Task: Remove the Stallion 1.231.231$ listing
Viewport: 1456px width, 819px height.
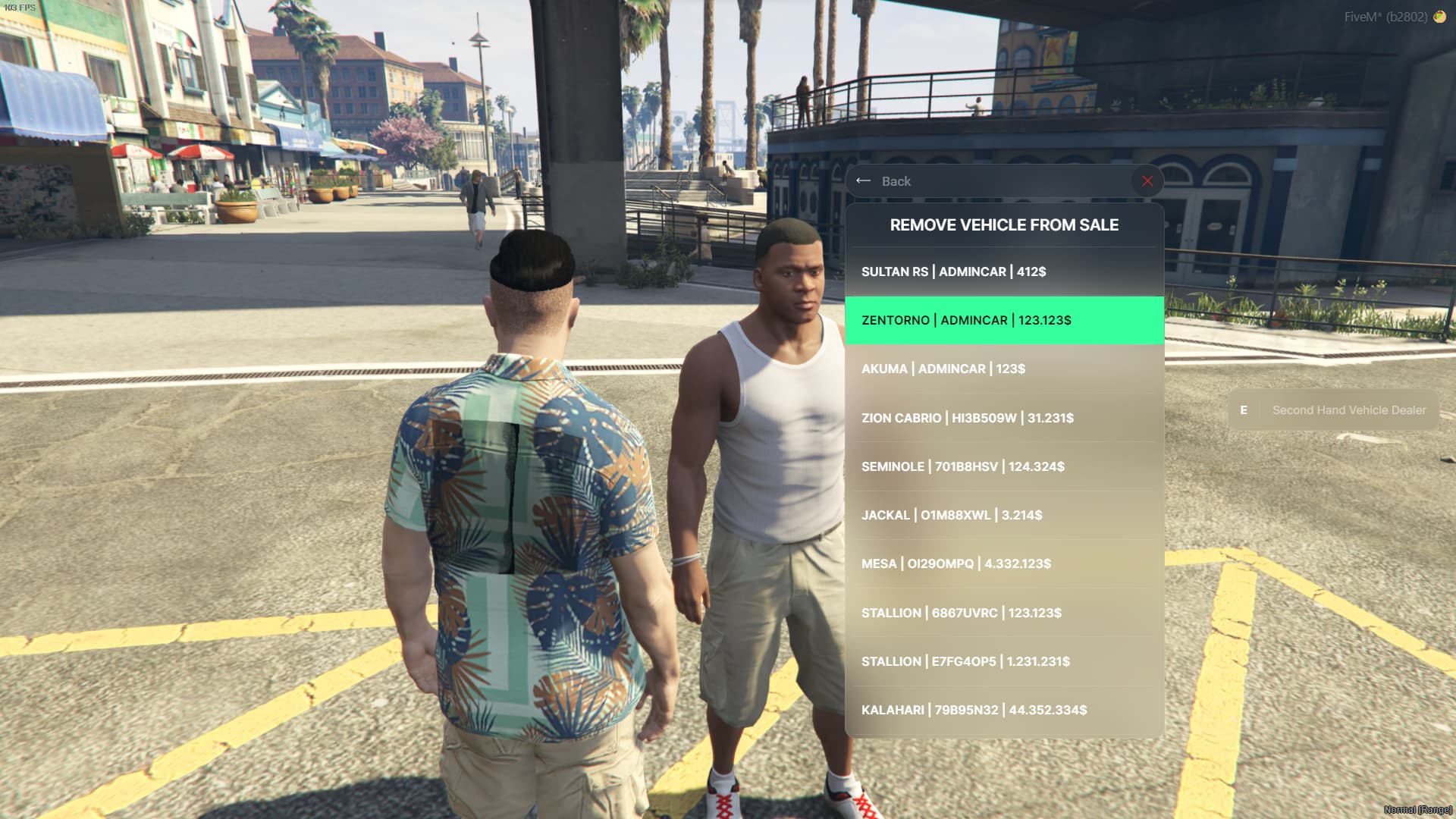Action: [1003, 661]
